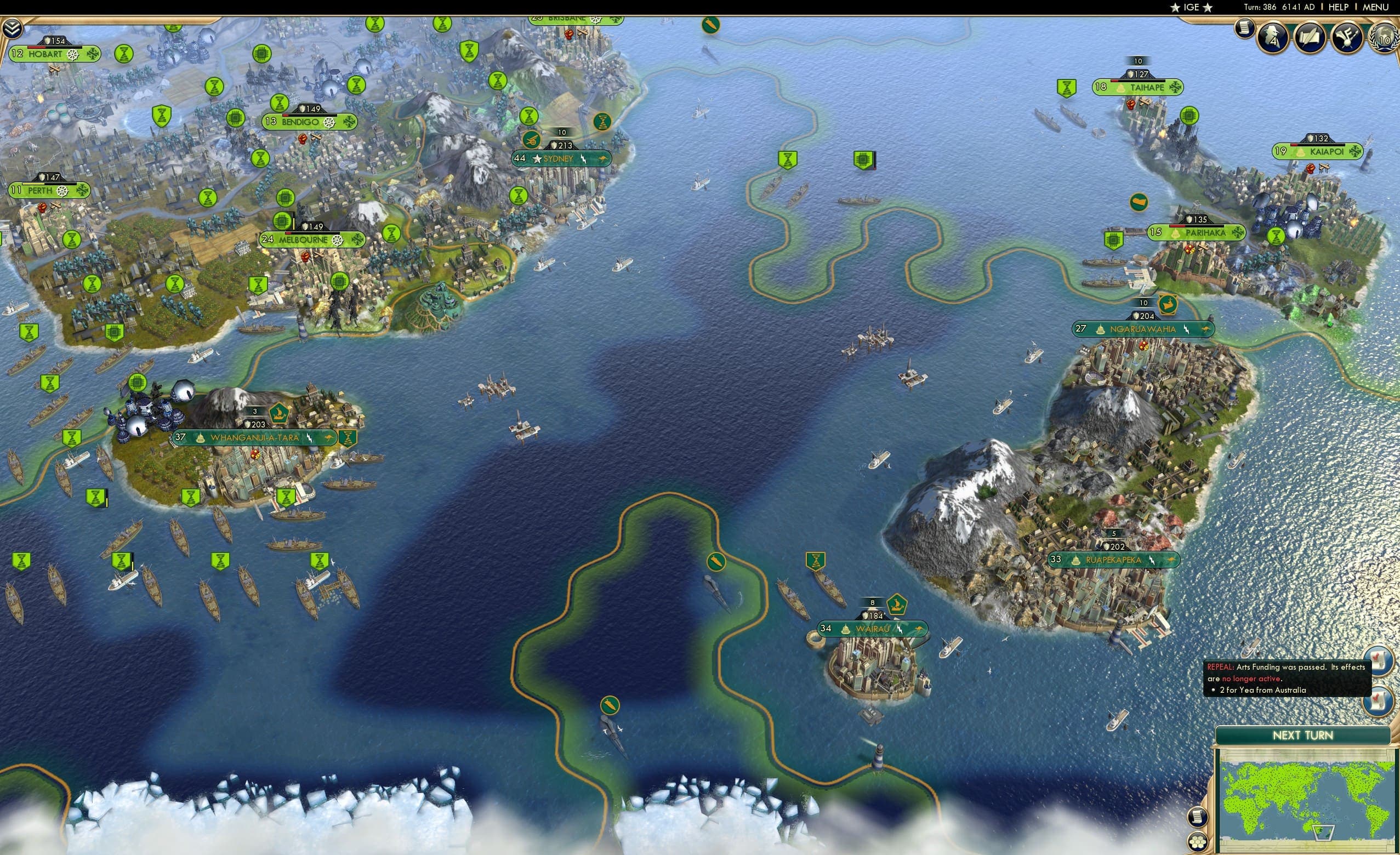
Task: Click Sydney's production progress bar showing 213
Action: (561, 145)
